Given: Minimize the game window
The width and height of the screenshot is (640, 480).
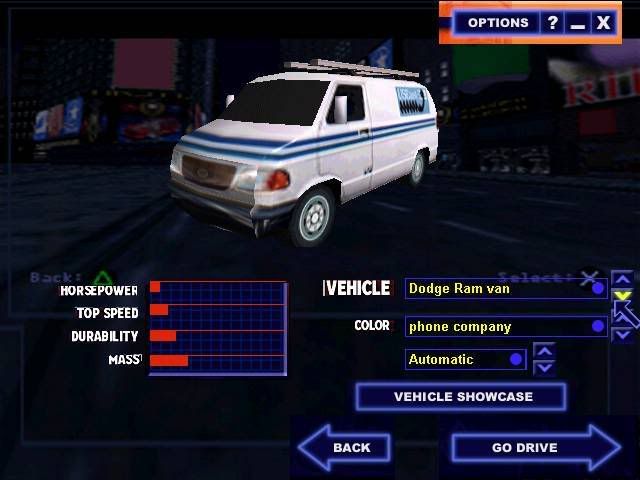Looking at the screenshot, I should click(578, 22).
